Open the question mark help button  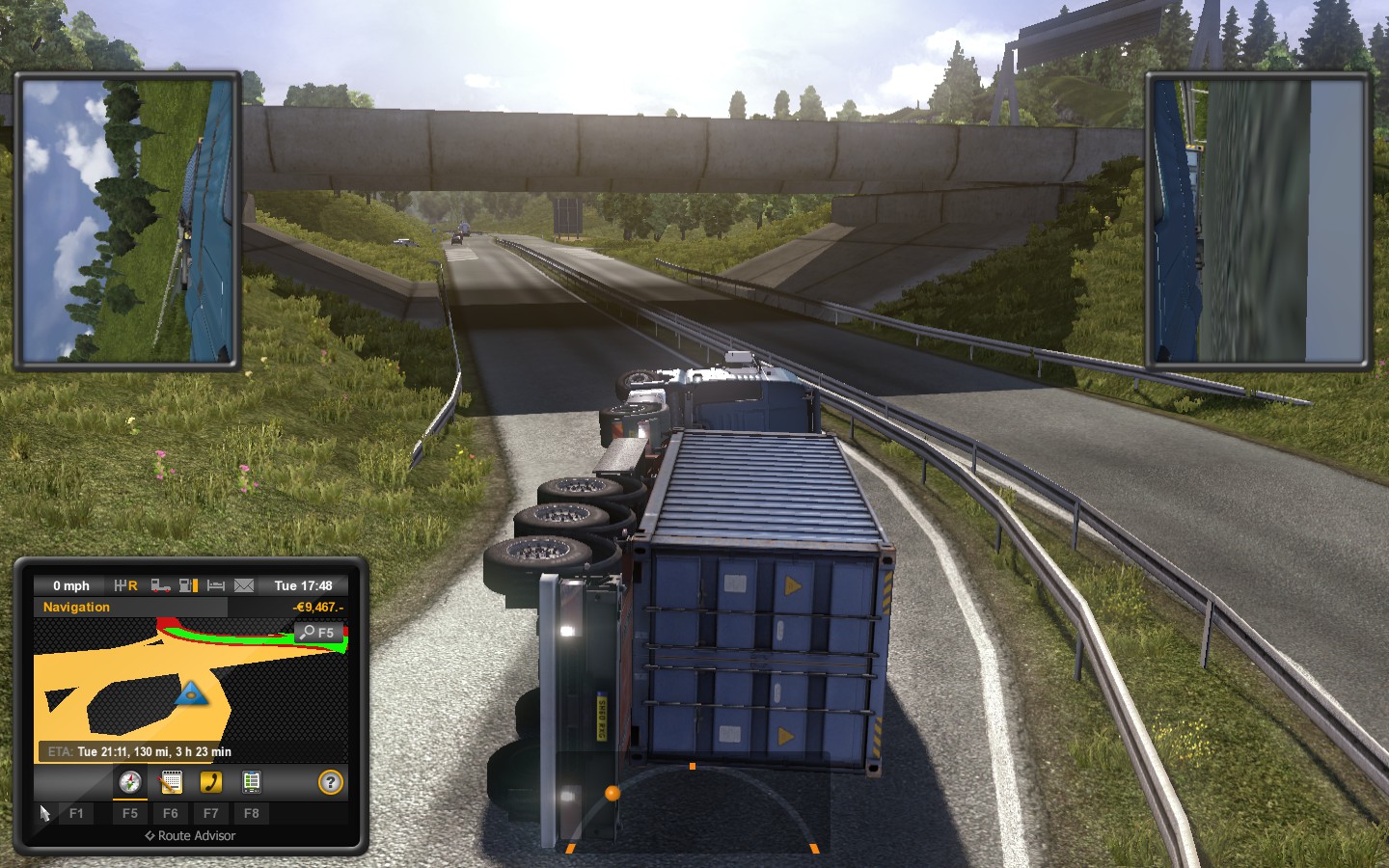click(330, 782)
